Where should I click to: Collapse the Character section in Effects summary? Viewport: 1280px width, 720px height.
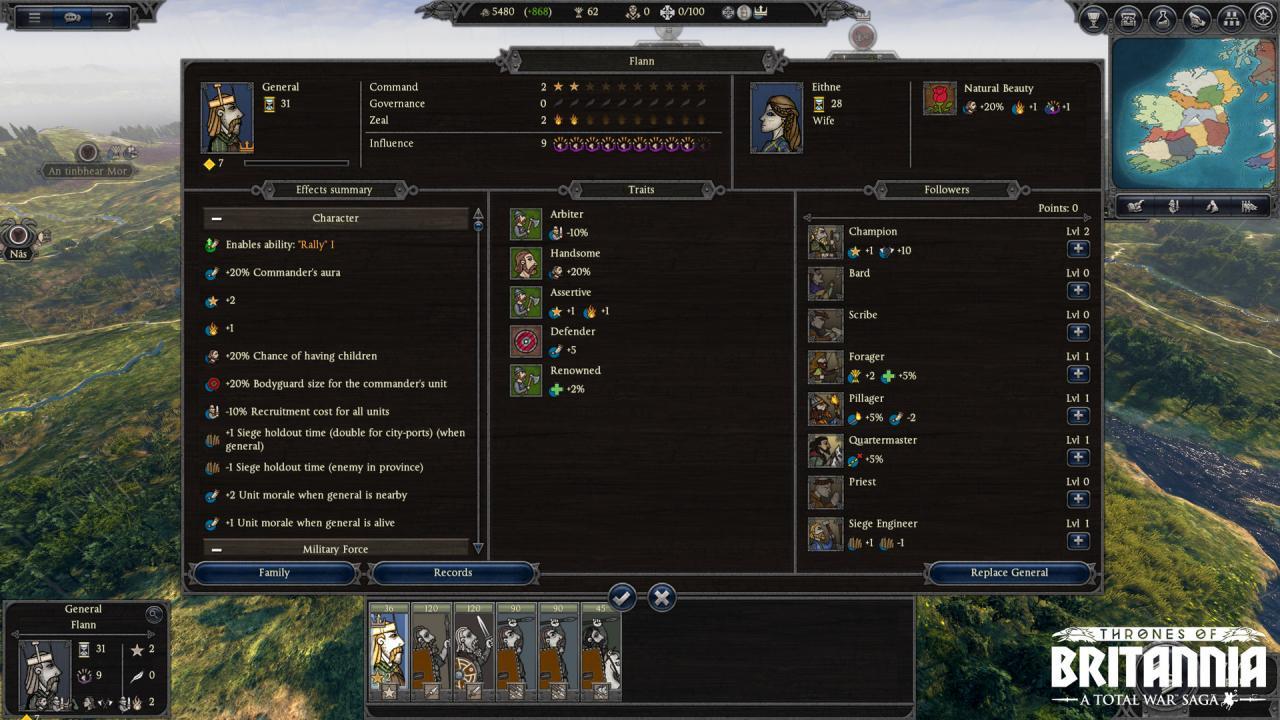(216, 217)
